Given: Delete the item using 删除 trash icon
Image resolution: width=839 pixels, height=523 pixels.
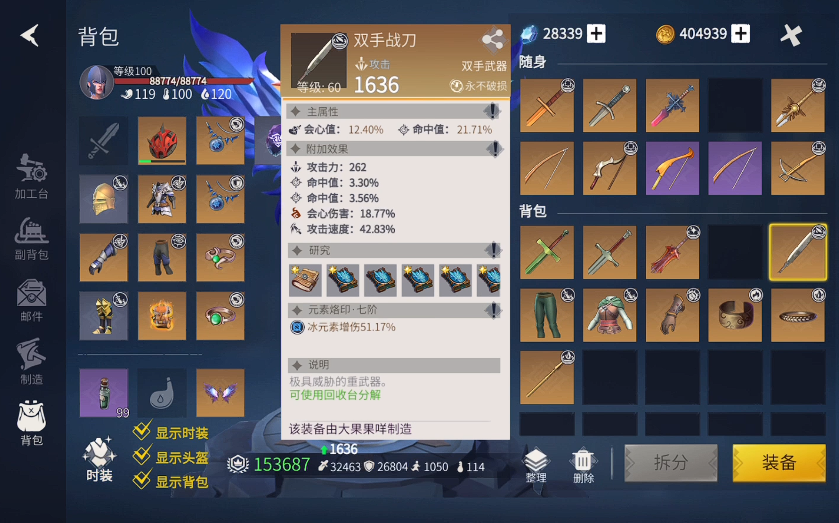Looking at the screenshot, I should click(x=584, y=464).
